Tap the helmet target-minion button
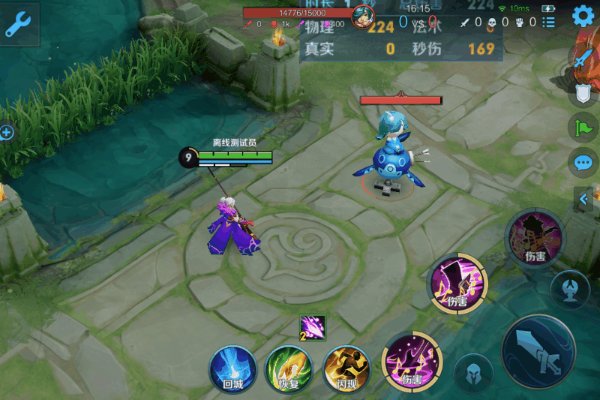 pos(473,373)
